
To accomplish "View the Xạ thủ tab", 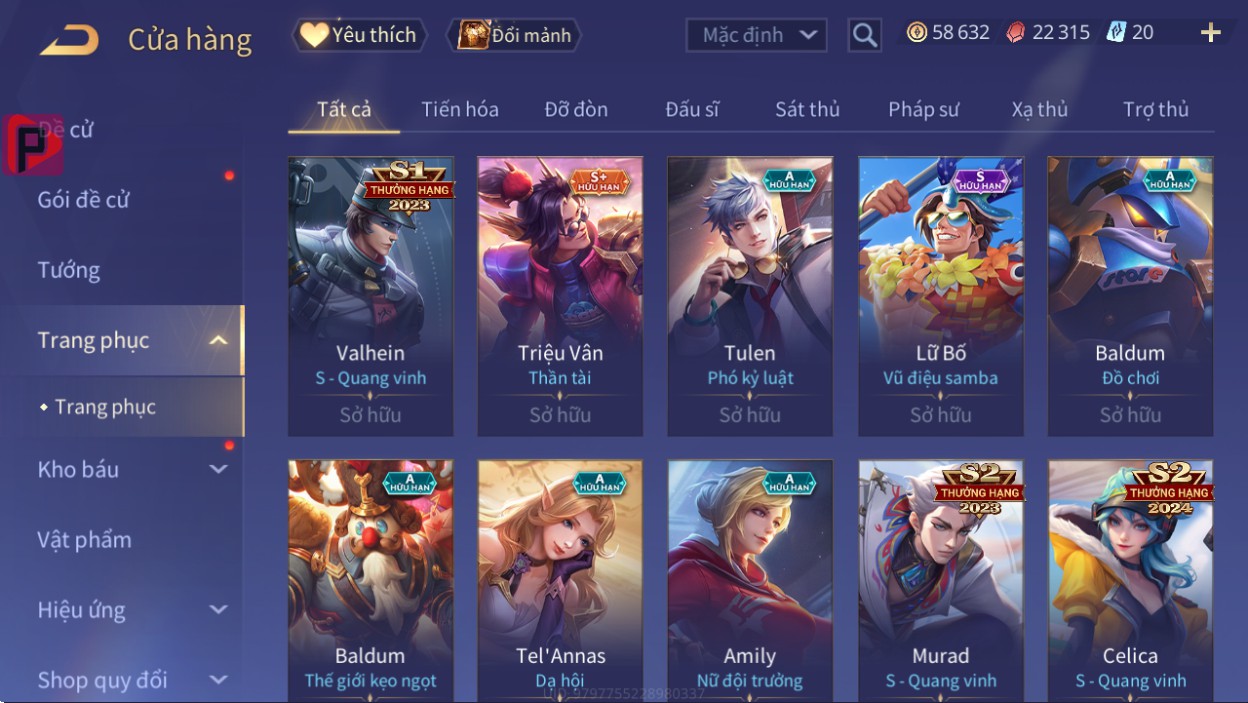I will 1039,109.
